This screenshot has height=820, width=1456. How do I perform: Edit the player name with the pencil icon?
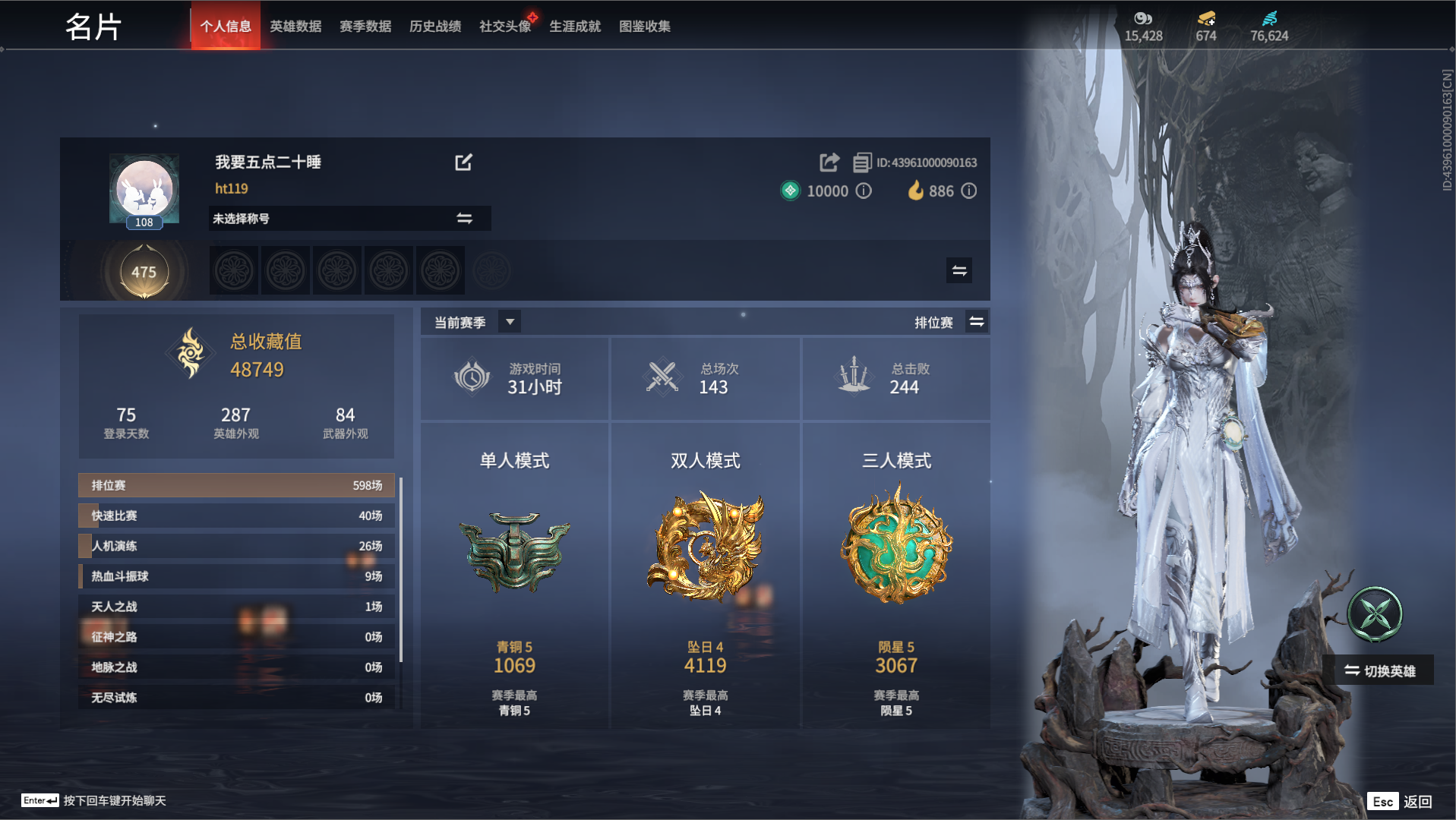[x=463, y=162]
